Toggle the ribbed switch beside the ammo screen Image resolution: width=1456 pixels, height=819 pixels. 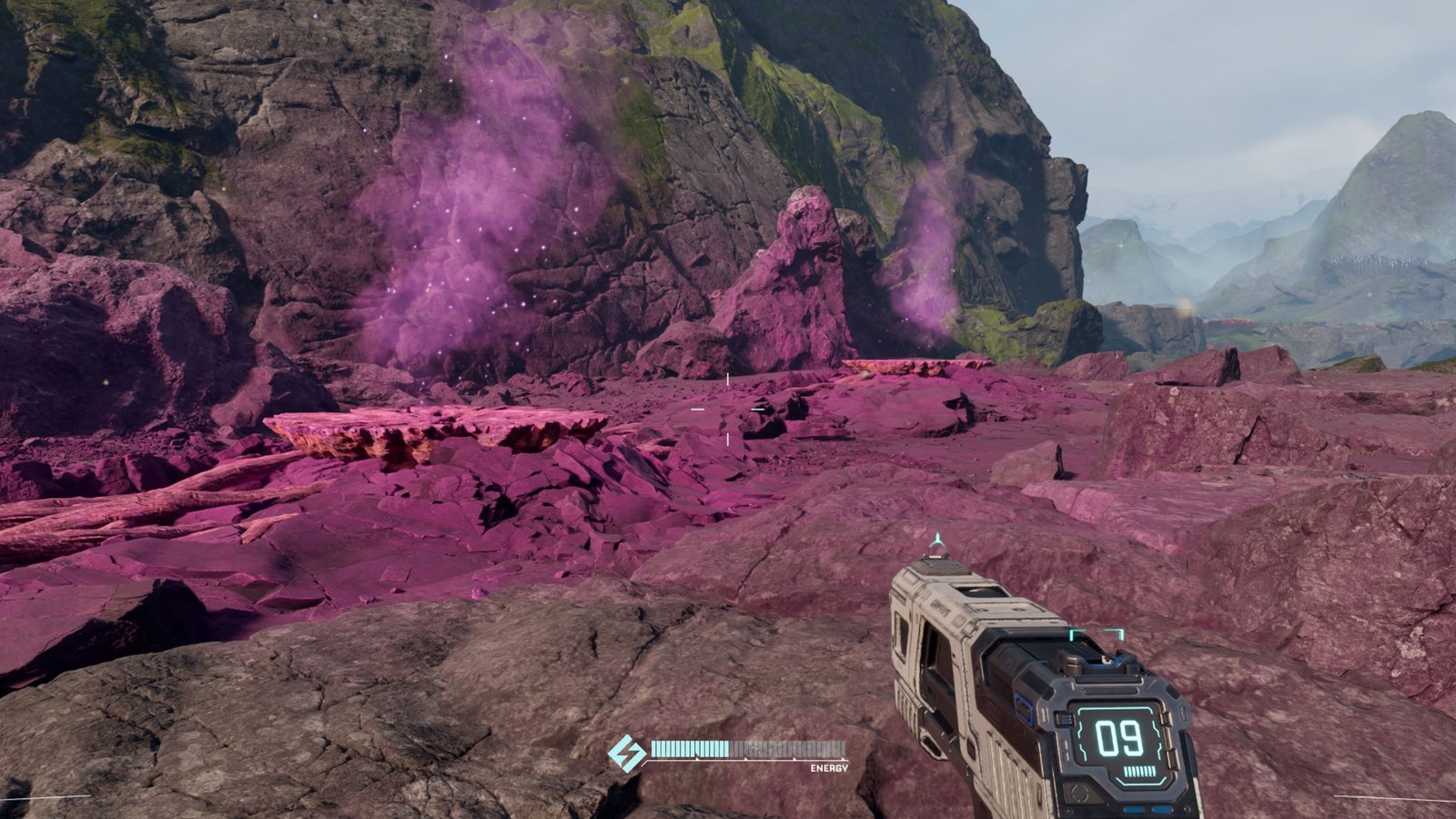coord(1065,719)
